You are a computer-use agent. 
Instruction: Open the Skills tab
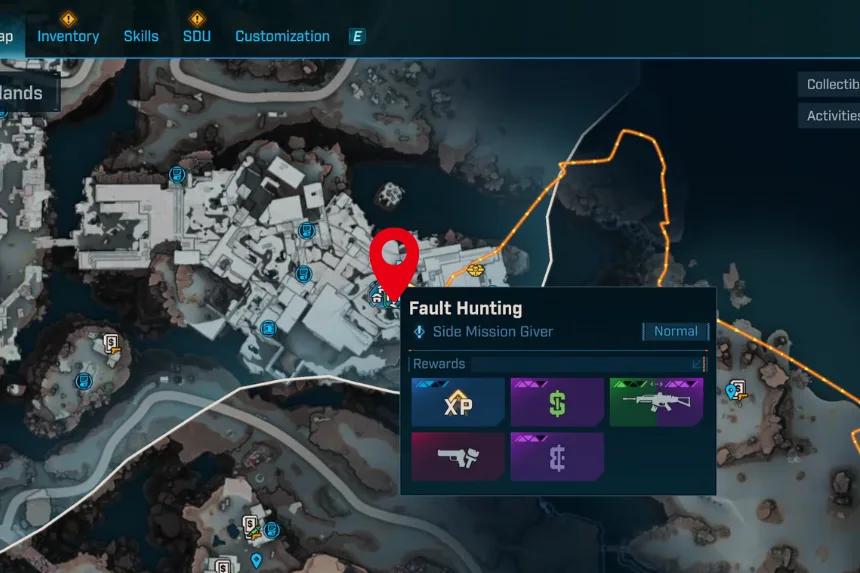click(141, 36)
